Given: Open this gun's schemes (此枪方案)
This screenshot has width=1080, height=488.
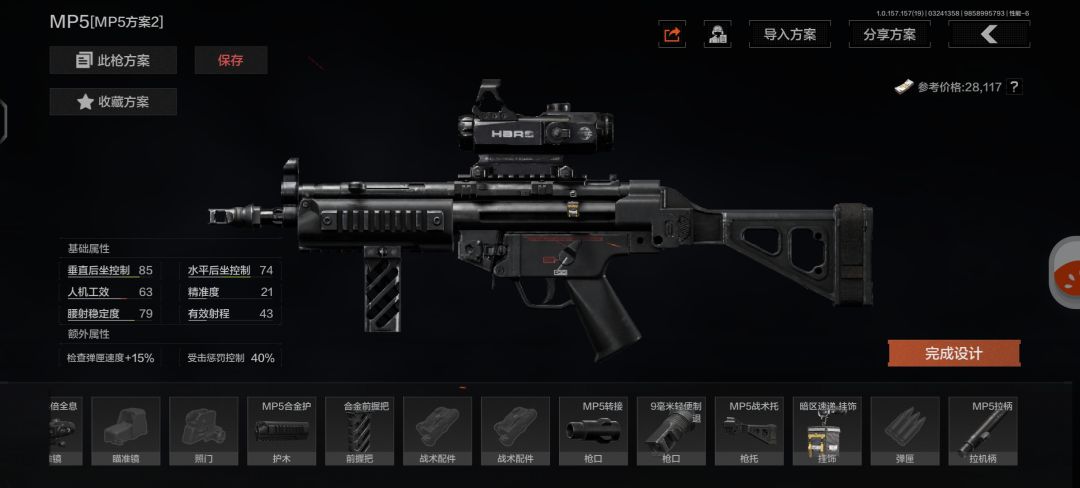Looking at the screenshot, I should click(113, 60).
